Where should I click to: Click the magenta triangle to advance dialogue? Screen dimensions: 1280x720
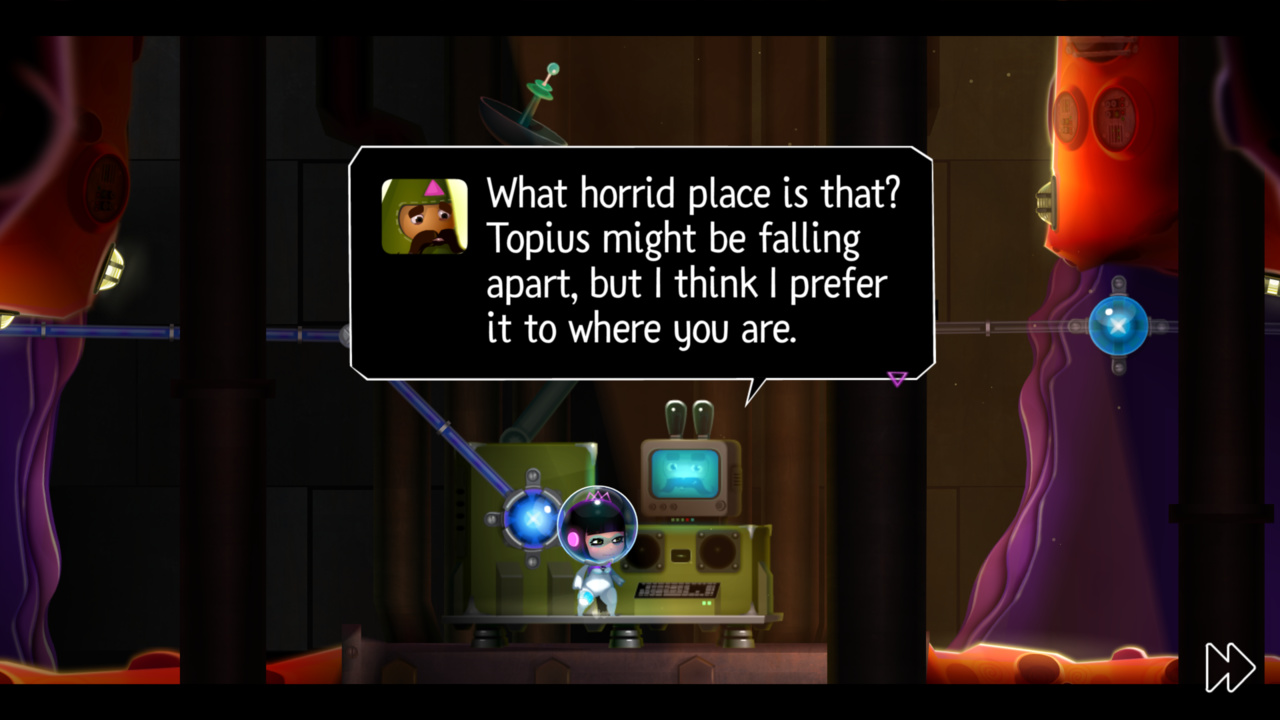point(897,379)
